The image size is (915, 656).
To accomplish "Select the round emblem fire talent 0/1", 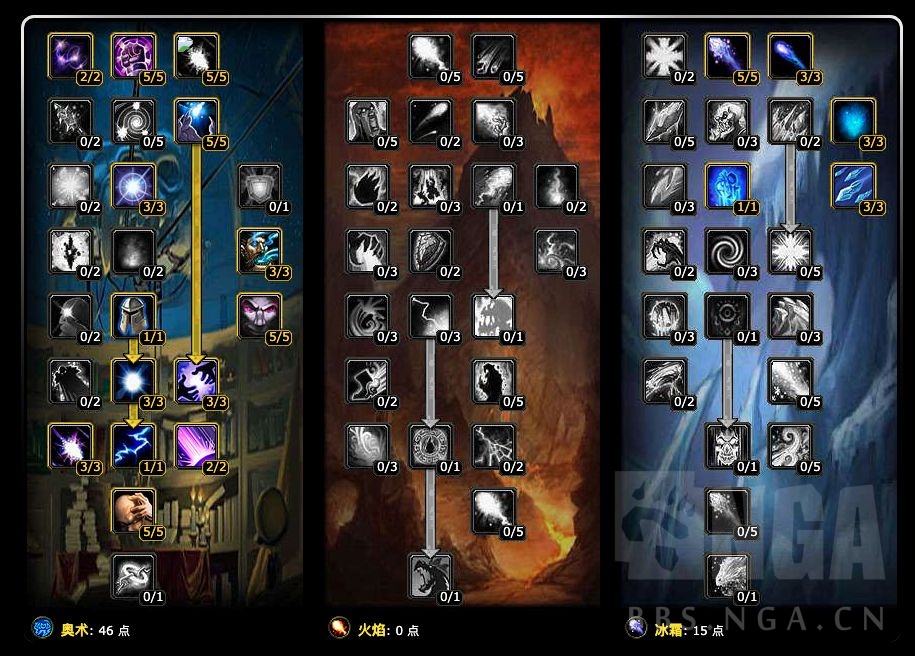I will pos(430,445).
